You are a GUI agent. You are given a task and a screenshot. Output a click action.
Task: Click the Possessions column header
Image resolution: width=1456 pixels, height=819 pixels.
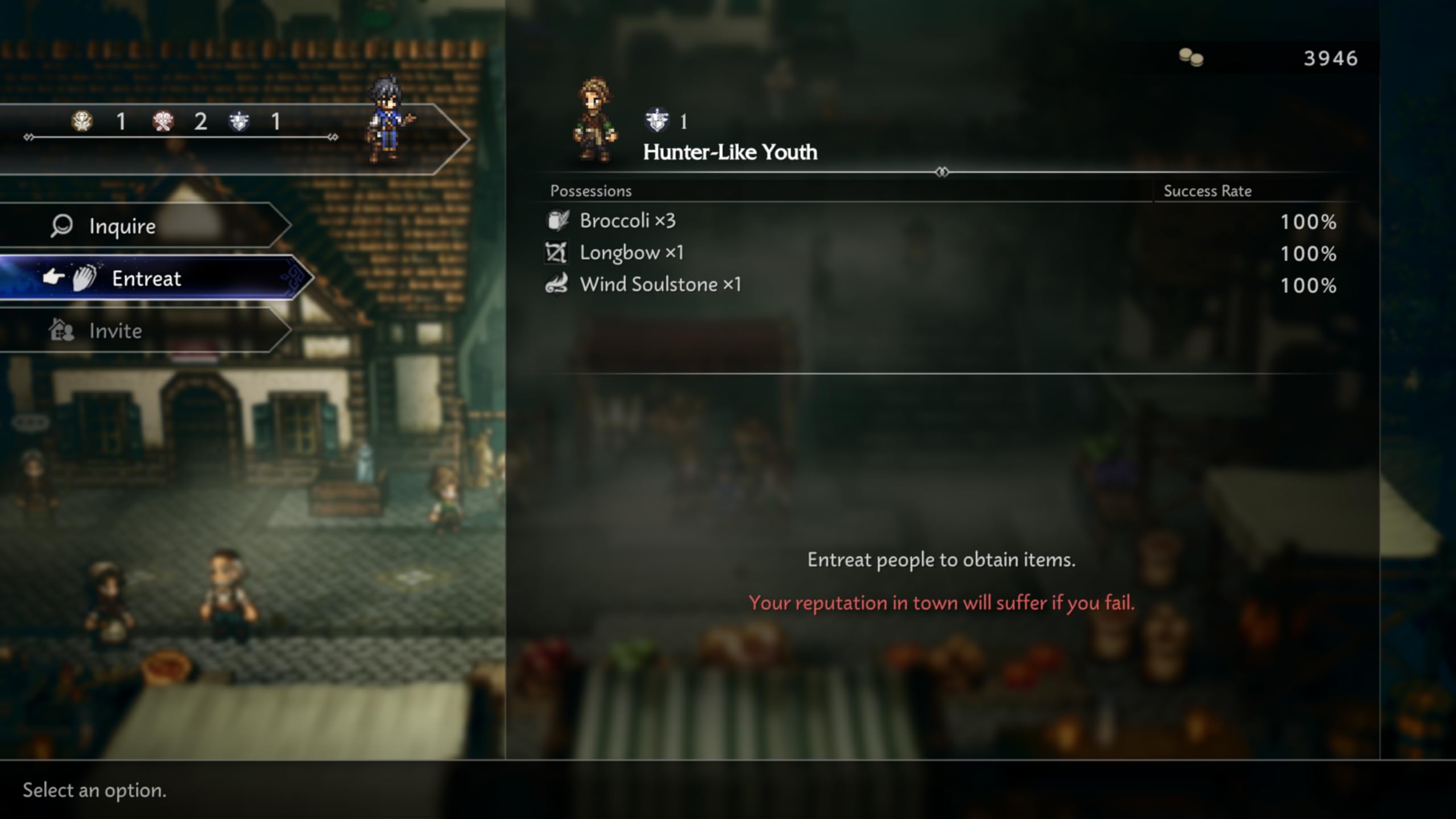(x=591, y=191)
